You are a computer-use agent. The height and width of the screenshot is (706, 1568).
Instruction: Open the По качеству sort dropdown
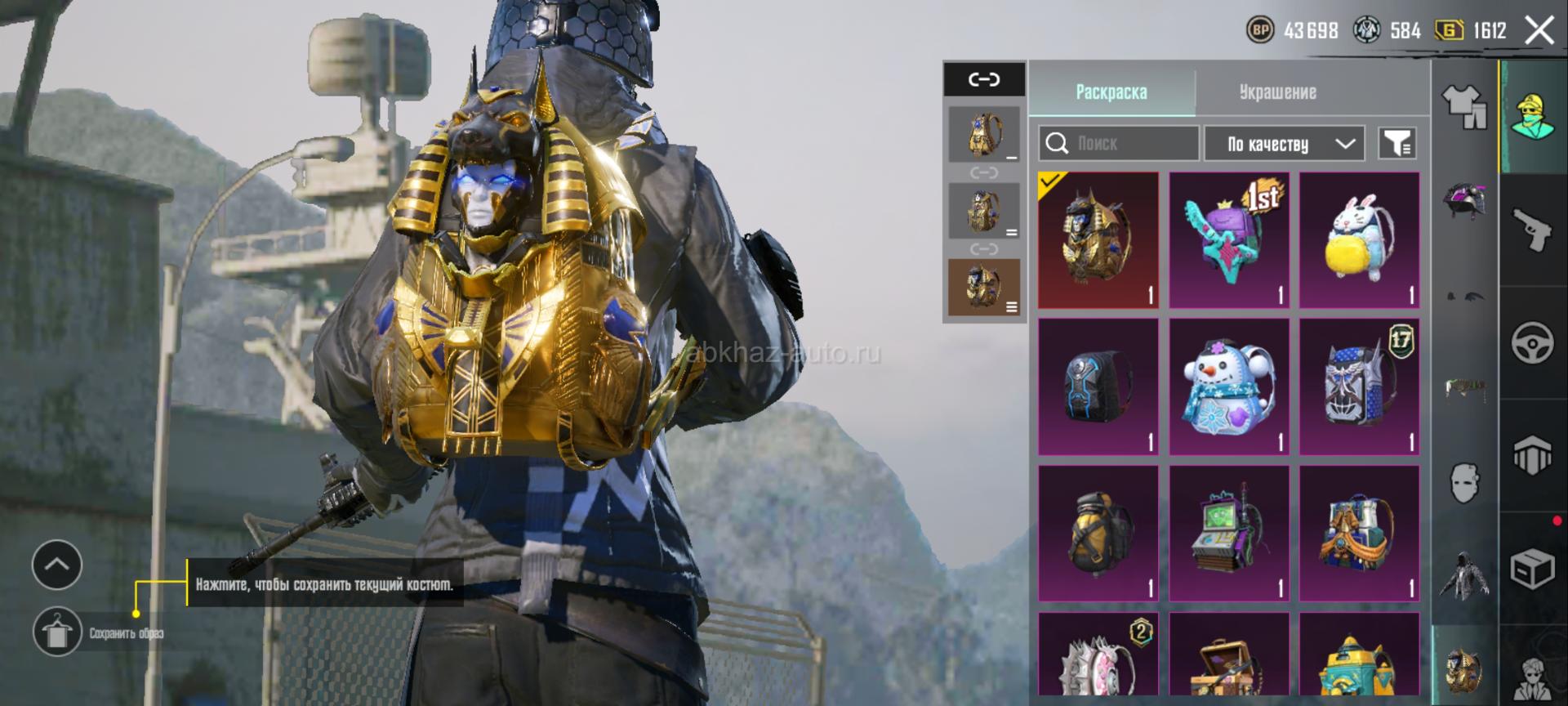coord(1284,144)
